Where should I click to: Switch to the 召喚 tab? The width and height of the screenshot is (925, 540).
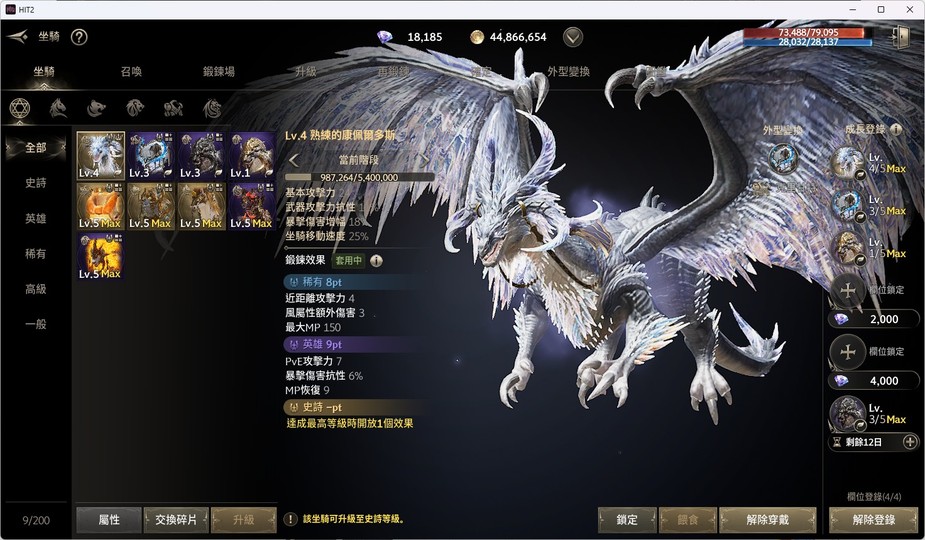coord(131,72)
